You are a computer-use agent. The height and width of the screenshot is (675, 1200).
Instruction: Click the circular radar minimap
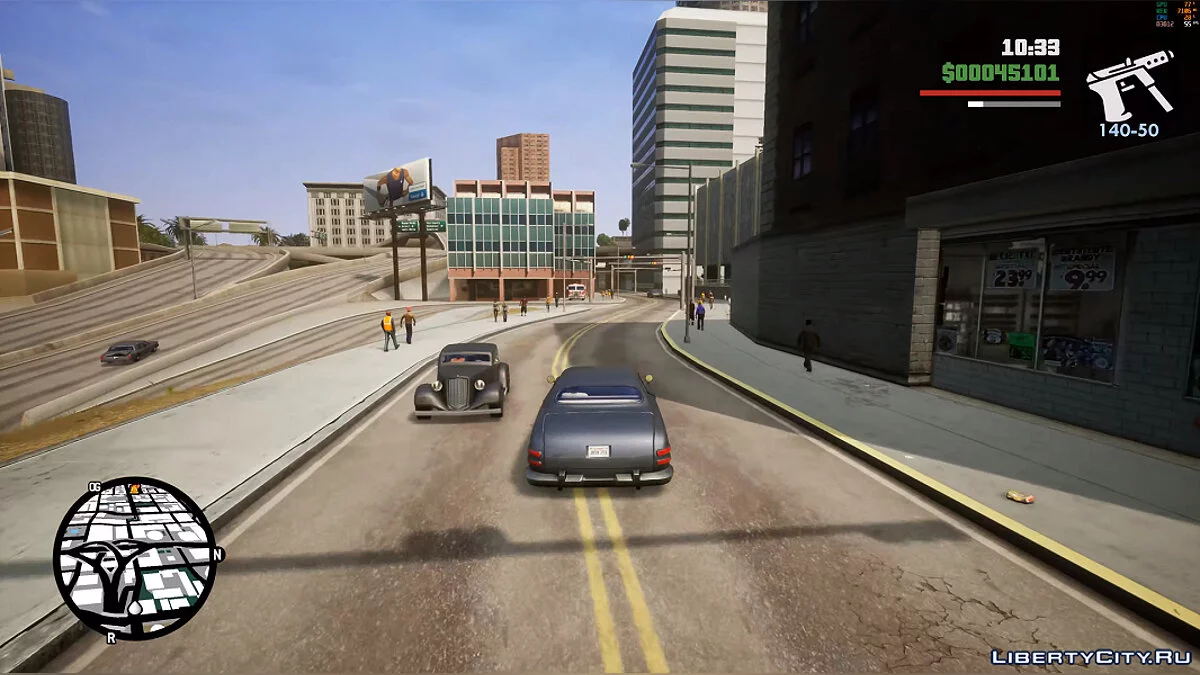coord(134,558)
